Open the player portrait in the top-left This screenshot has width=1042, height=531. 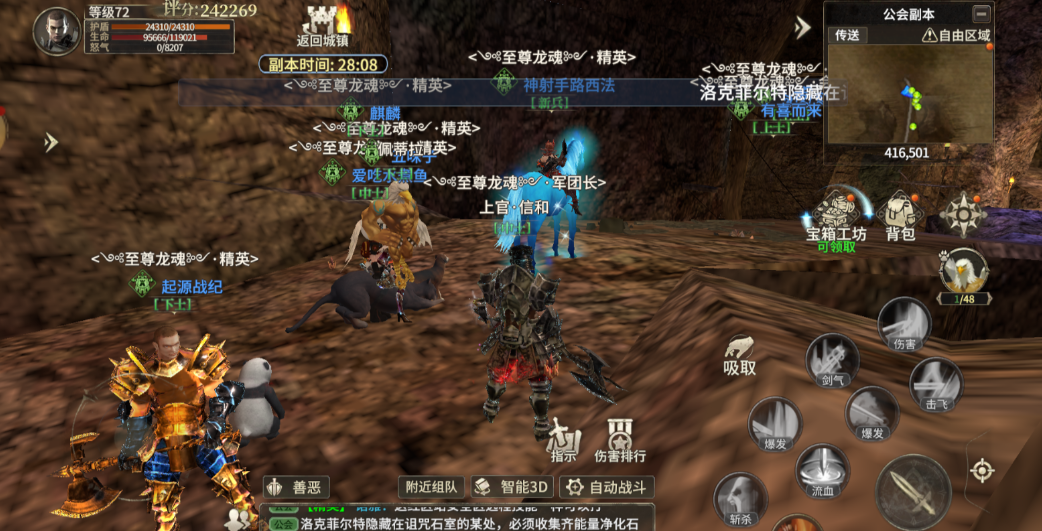(x=56, y=31)
